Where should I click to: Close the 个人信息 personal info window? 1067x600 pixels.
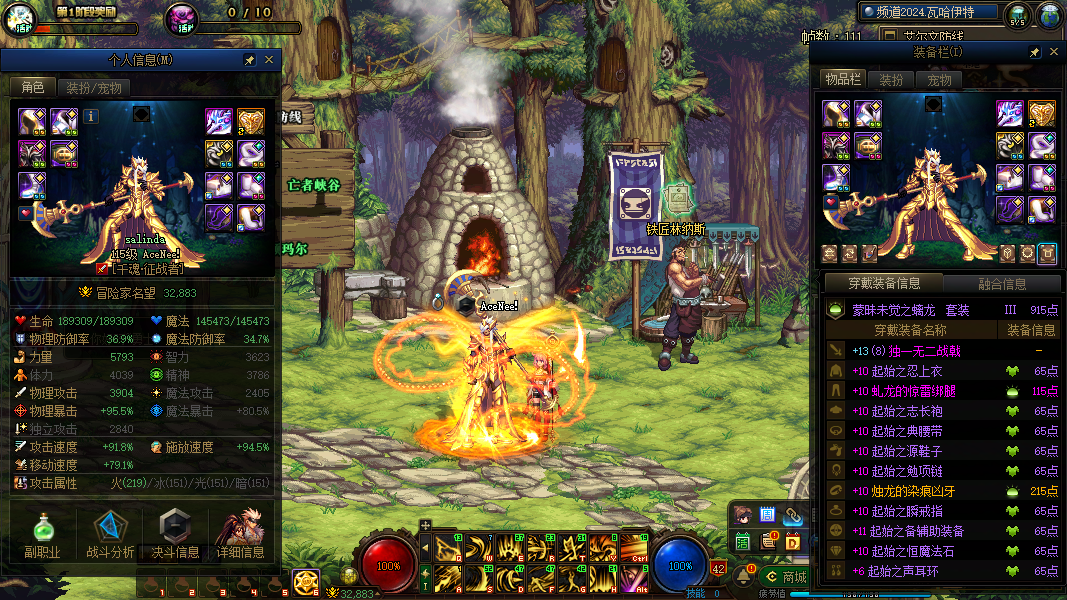[268, 60]
